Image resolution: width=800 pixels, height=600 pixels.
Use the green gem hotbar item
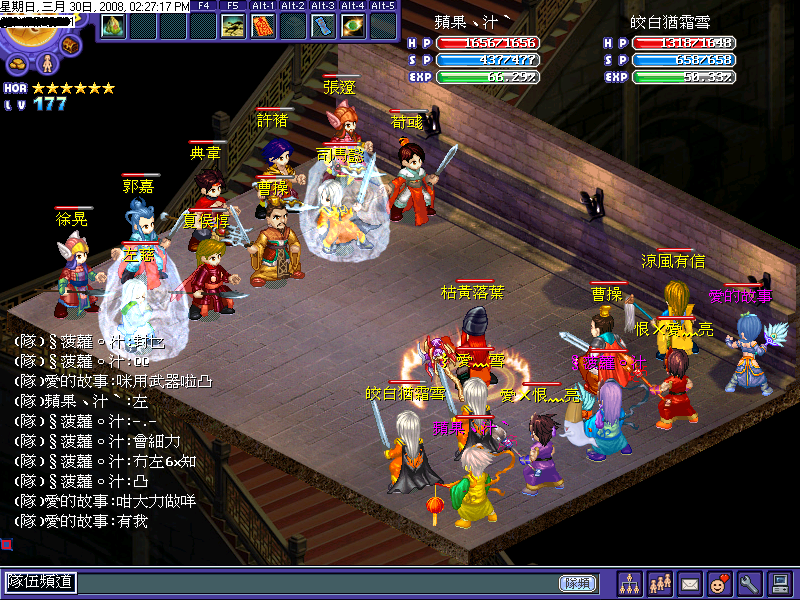point(112,25)
